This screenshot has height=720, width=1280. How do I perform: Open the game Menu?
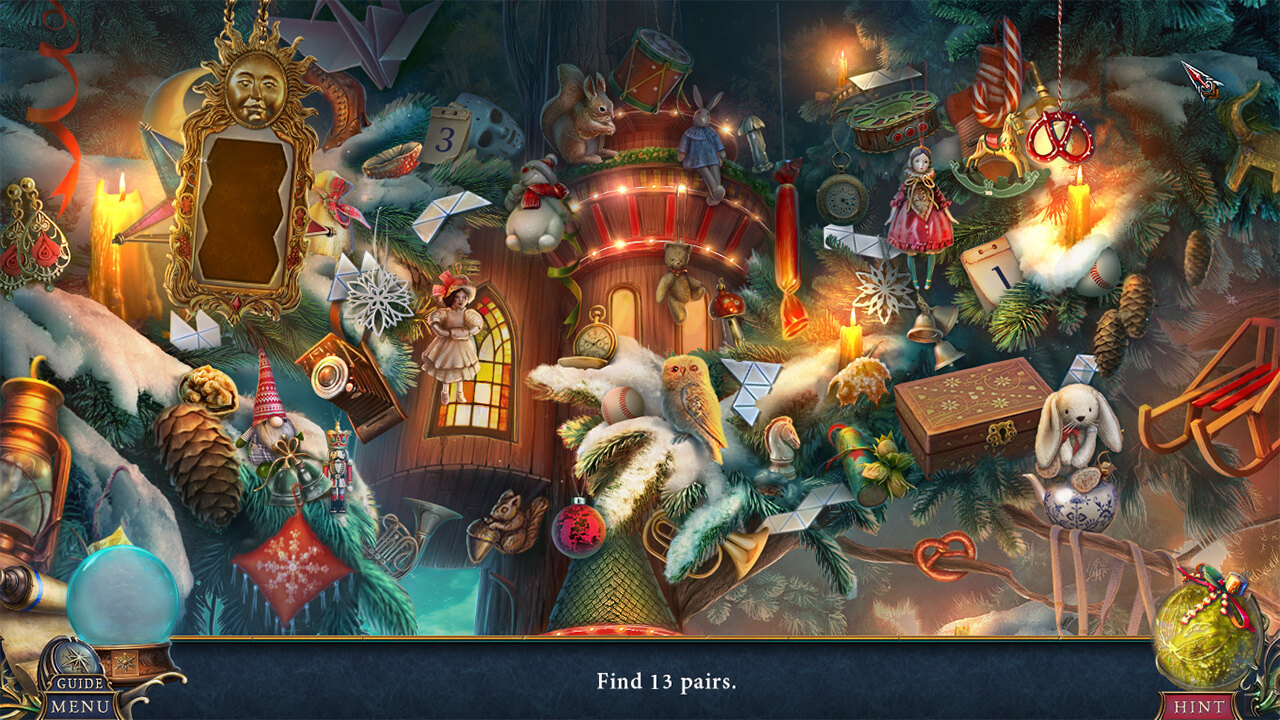coord(80,703)
